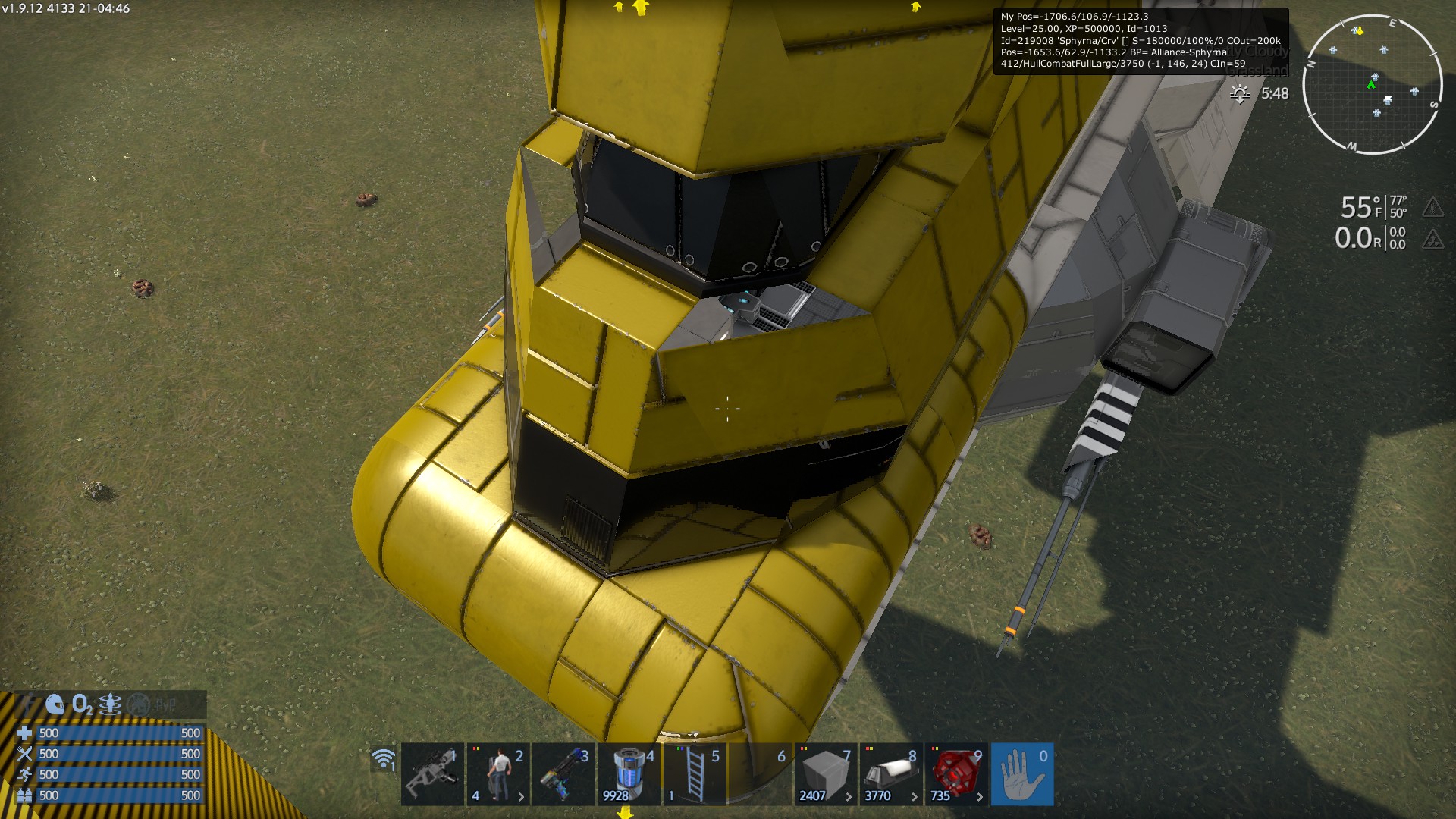1456x819 pixels.
Task: Pick the ladder in hotbar slot 5
Action: click(x=695, y=774)
